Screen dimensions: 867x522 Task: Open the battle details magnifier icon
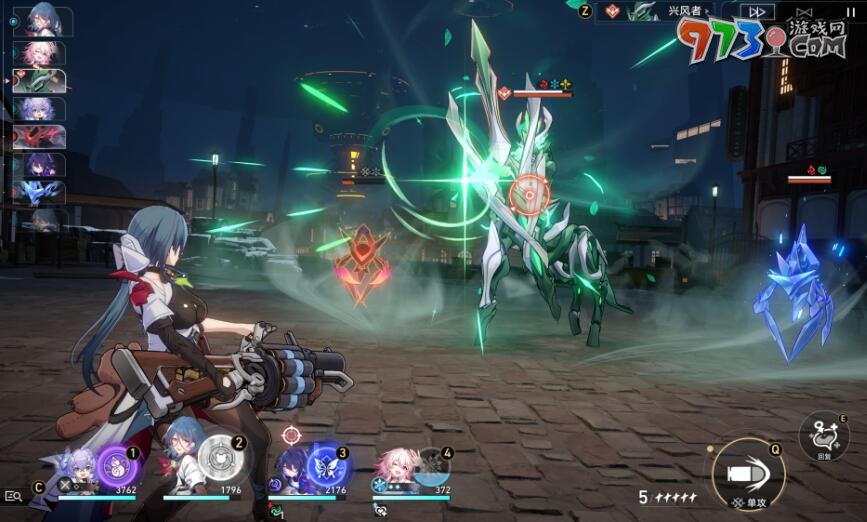click(x=13, y=495)
